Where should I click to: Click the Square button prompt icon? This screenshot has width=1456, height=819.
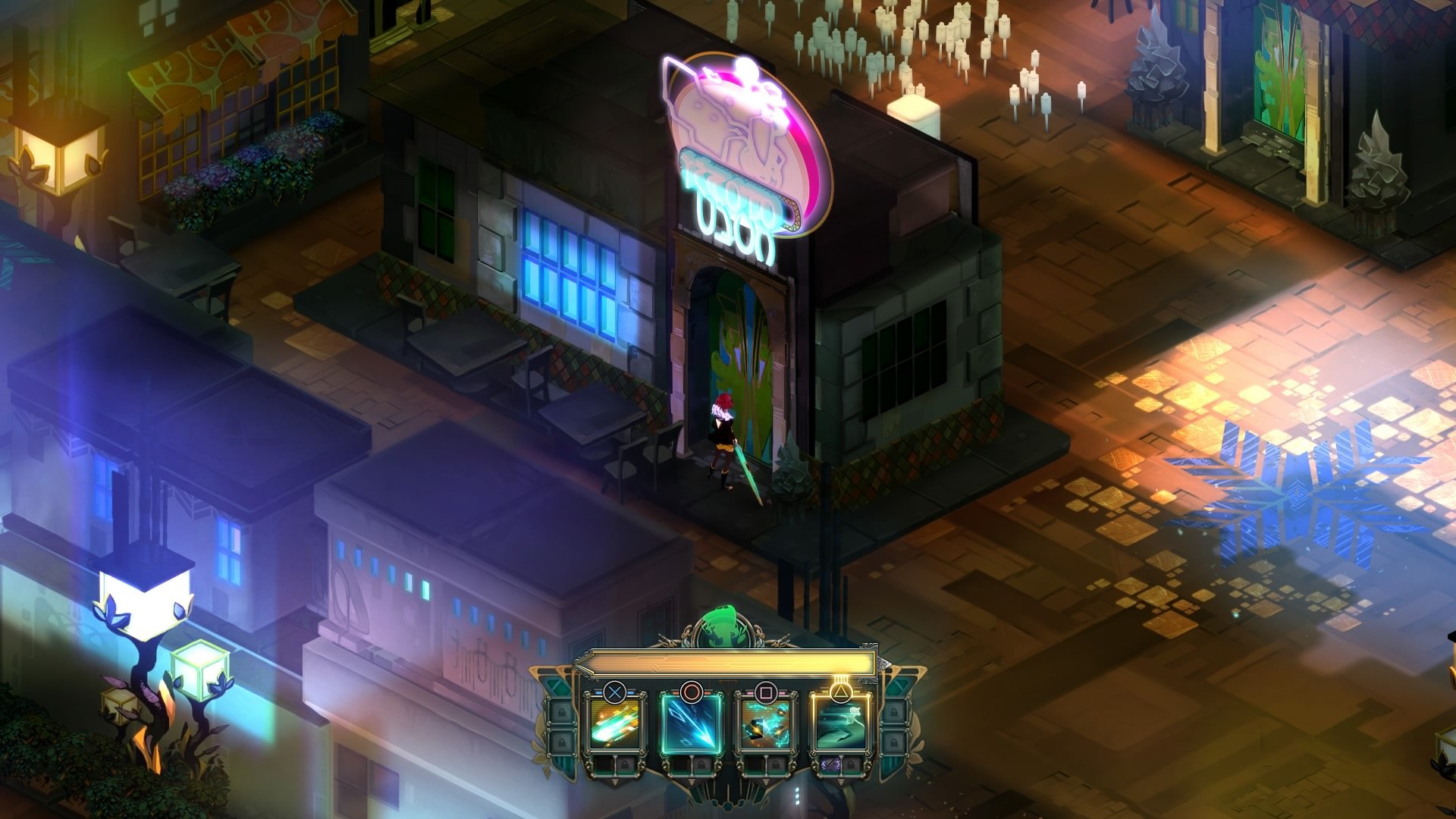pos(767,692)
